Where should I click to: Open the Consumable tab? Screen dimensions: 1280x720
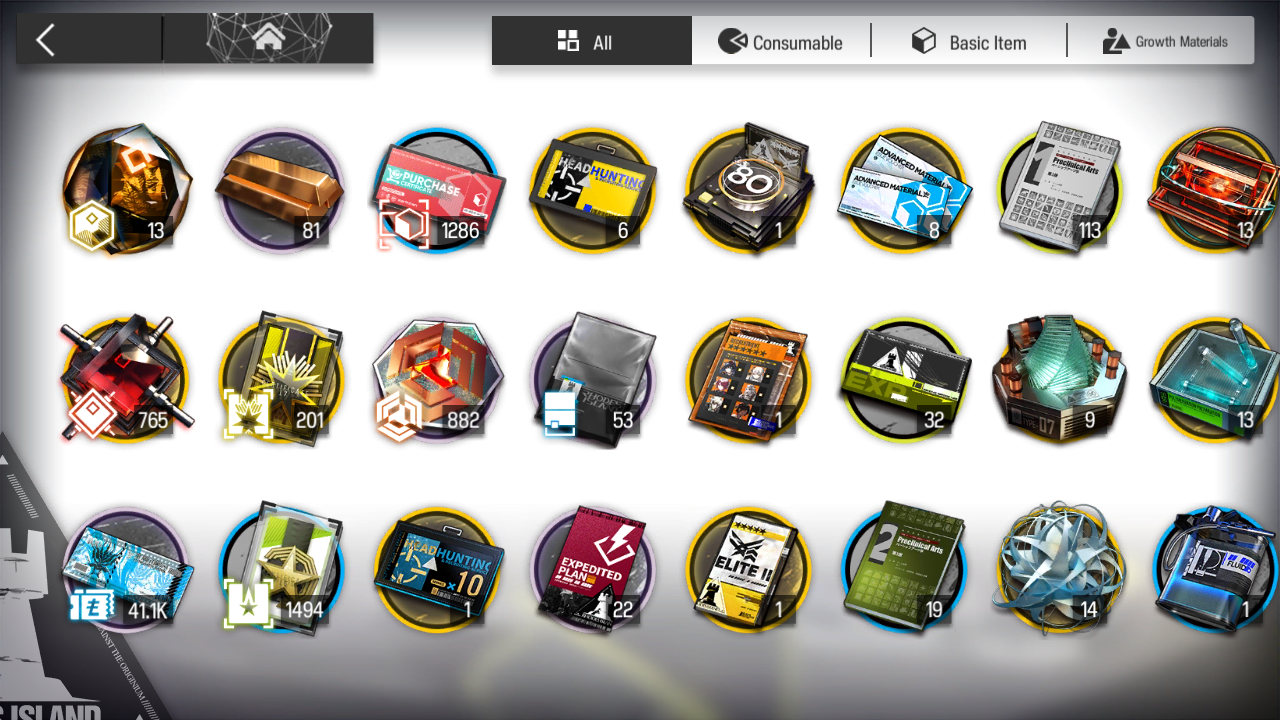click(781, 41)
